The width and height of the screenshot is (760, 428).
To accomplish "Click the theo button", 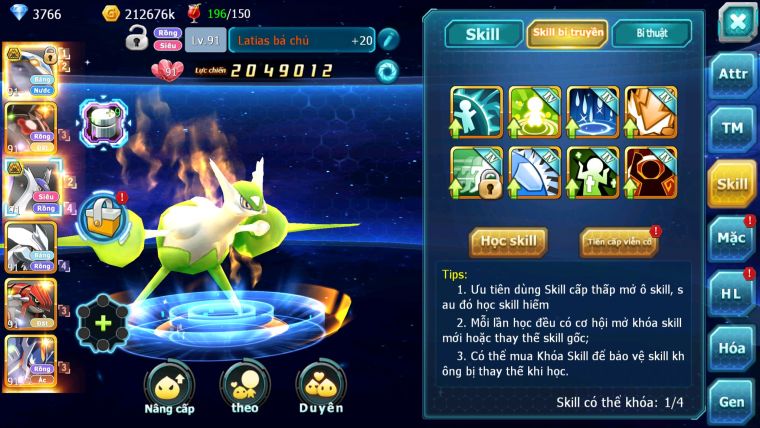I will (x=245, y=387).
